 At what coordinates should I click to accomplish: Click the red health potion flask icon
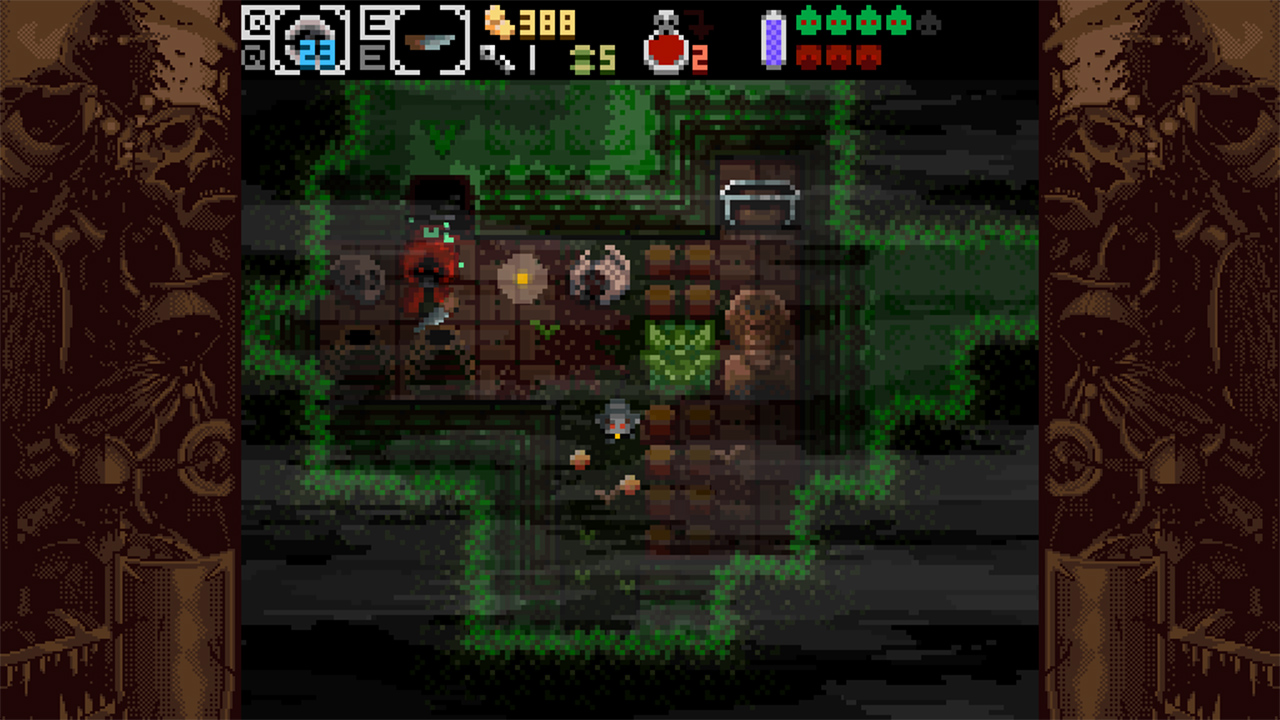point(665,48)
